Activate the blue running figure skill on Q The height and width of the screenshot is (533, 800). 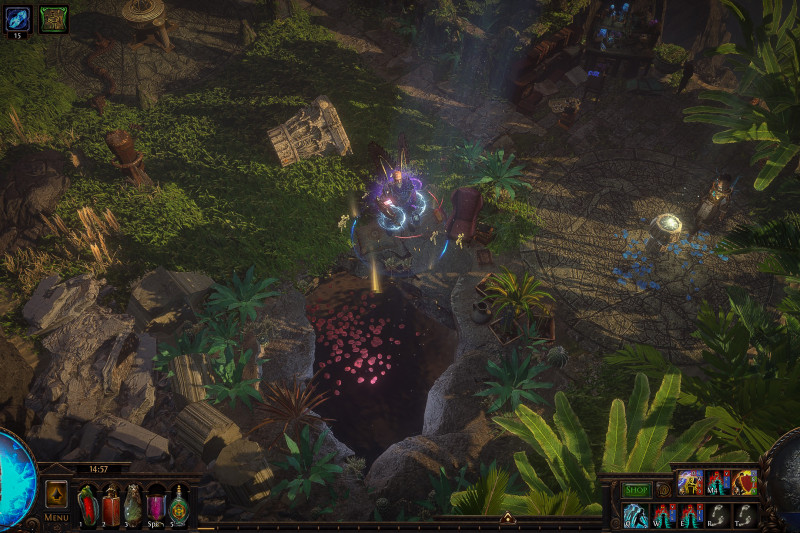pos(635,515)
